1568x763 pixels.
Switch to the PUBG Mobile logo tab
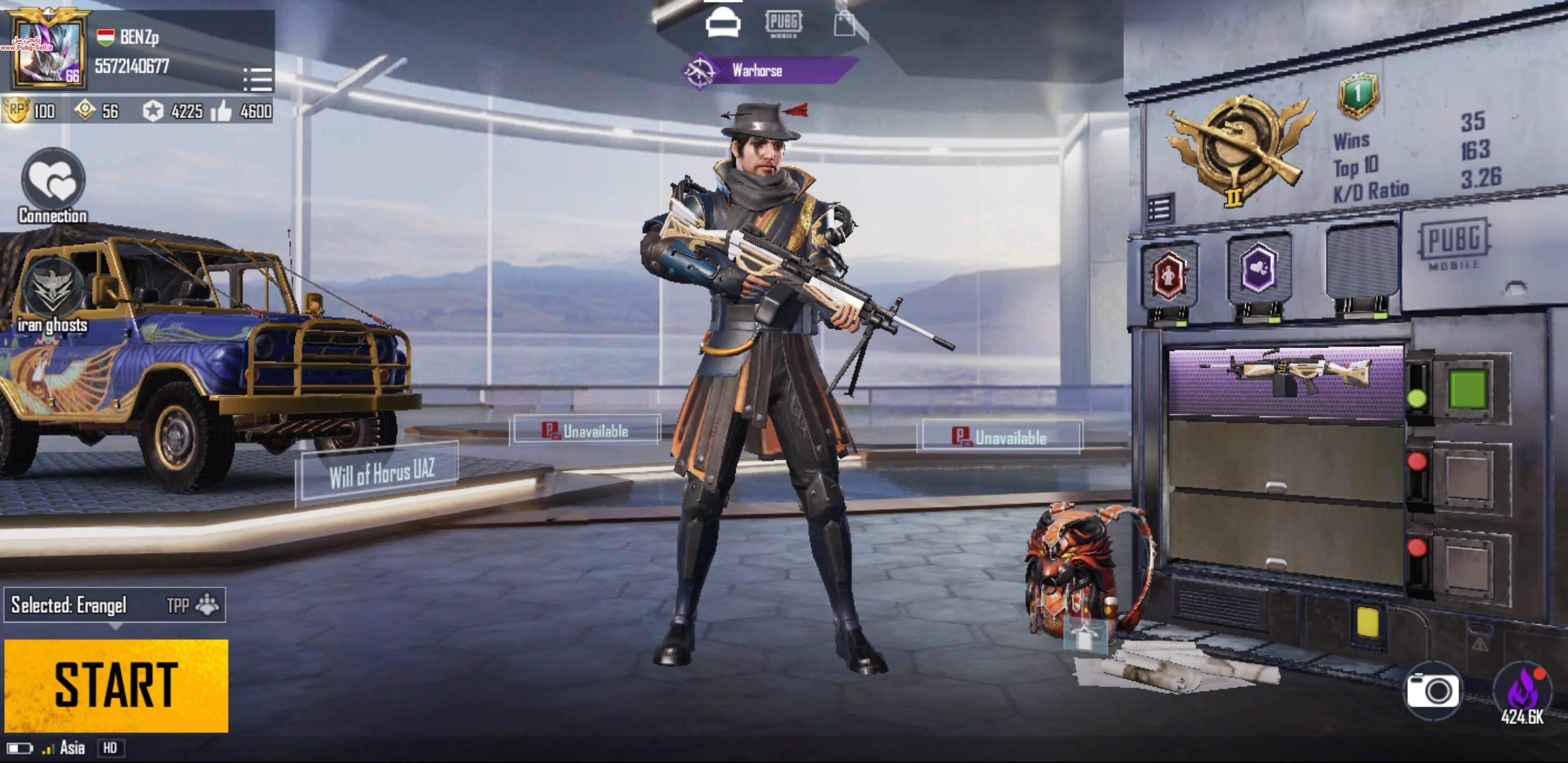pos(783,23)
